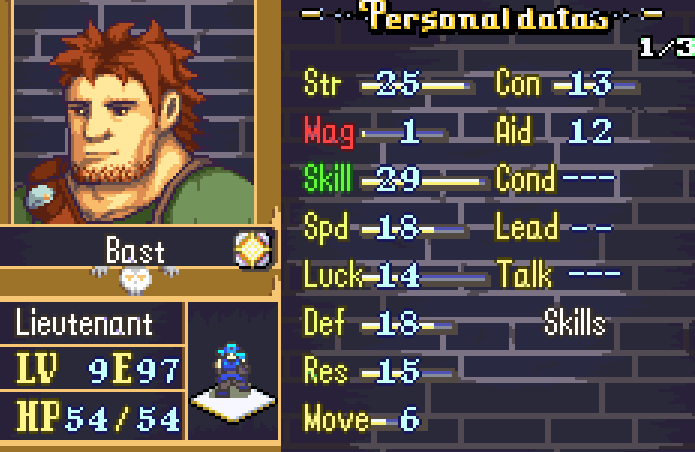The image size is (695, 452).
Task: Select the Lead stat label
Action: pyautogui.click(x=526, y=228)
